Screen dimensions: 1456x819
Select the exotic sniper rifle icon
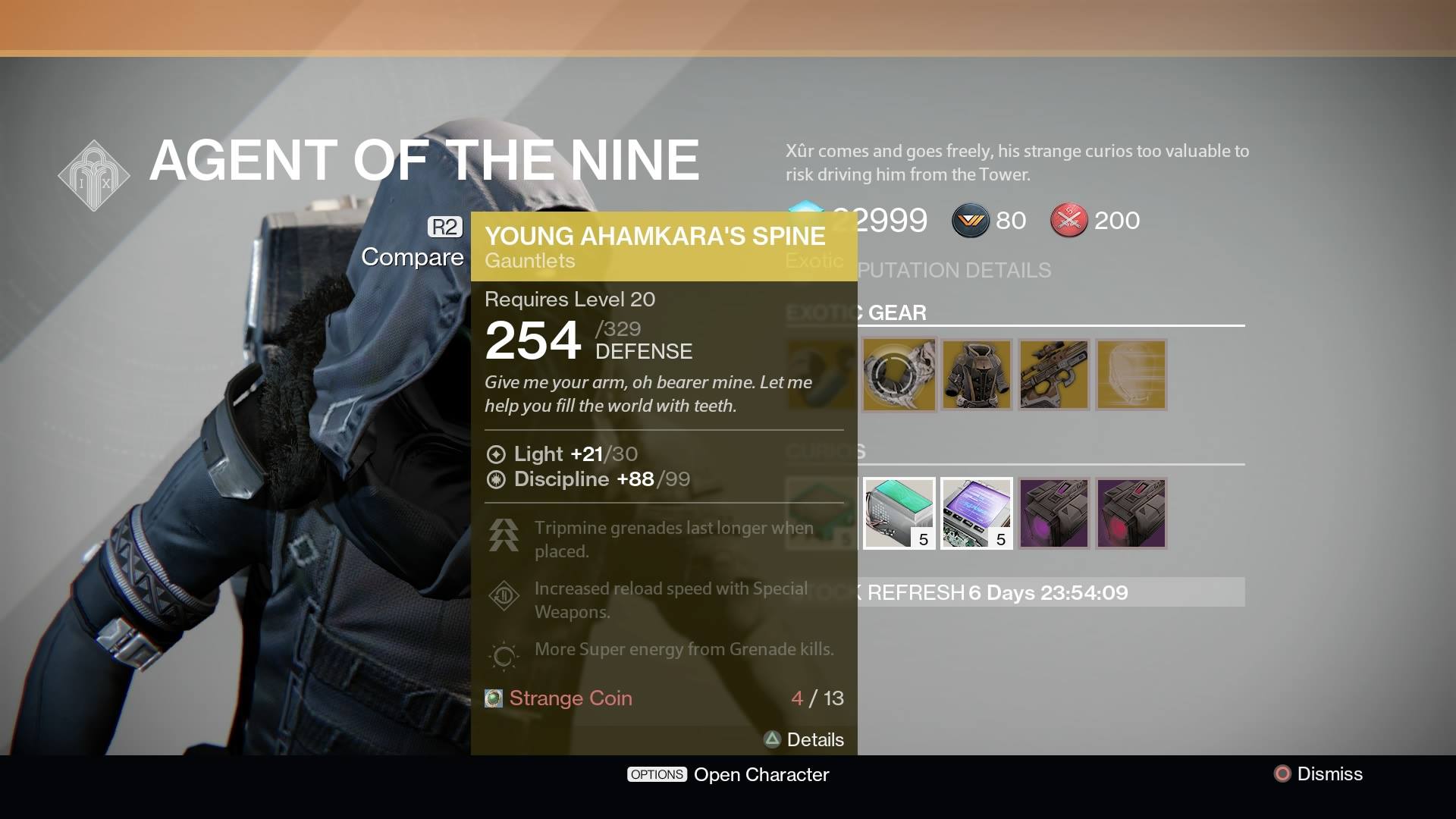pos(1054,375)
